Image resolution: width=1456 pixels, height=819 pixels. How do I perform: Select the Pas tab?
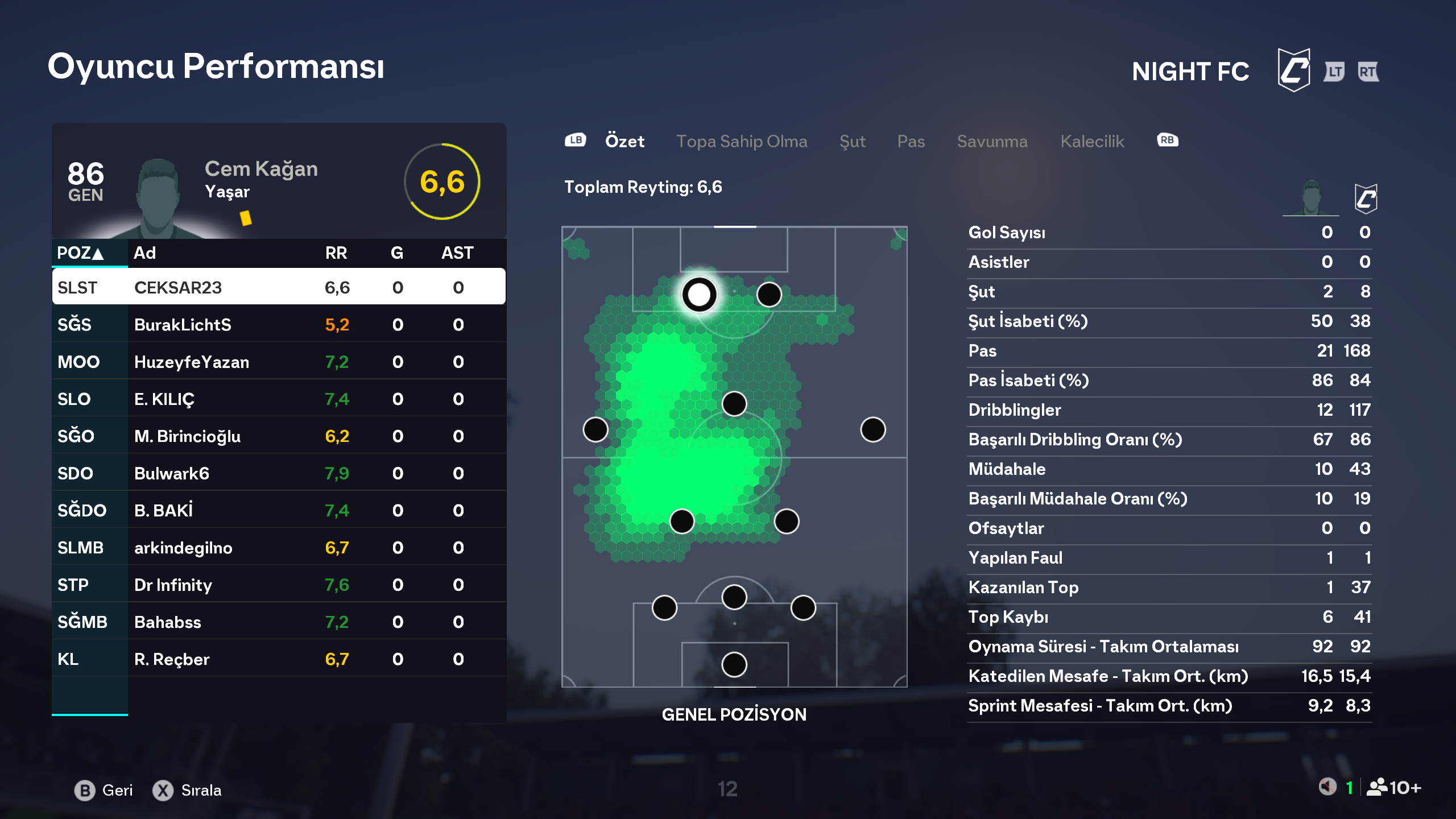click(911, 141)
